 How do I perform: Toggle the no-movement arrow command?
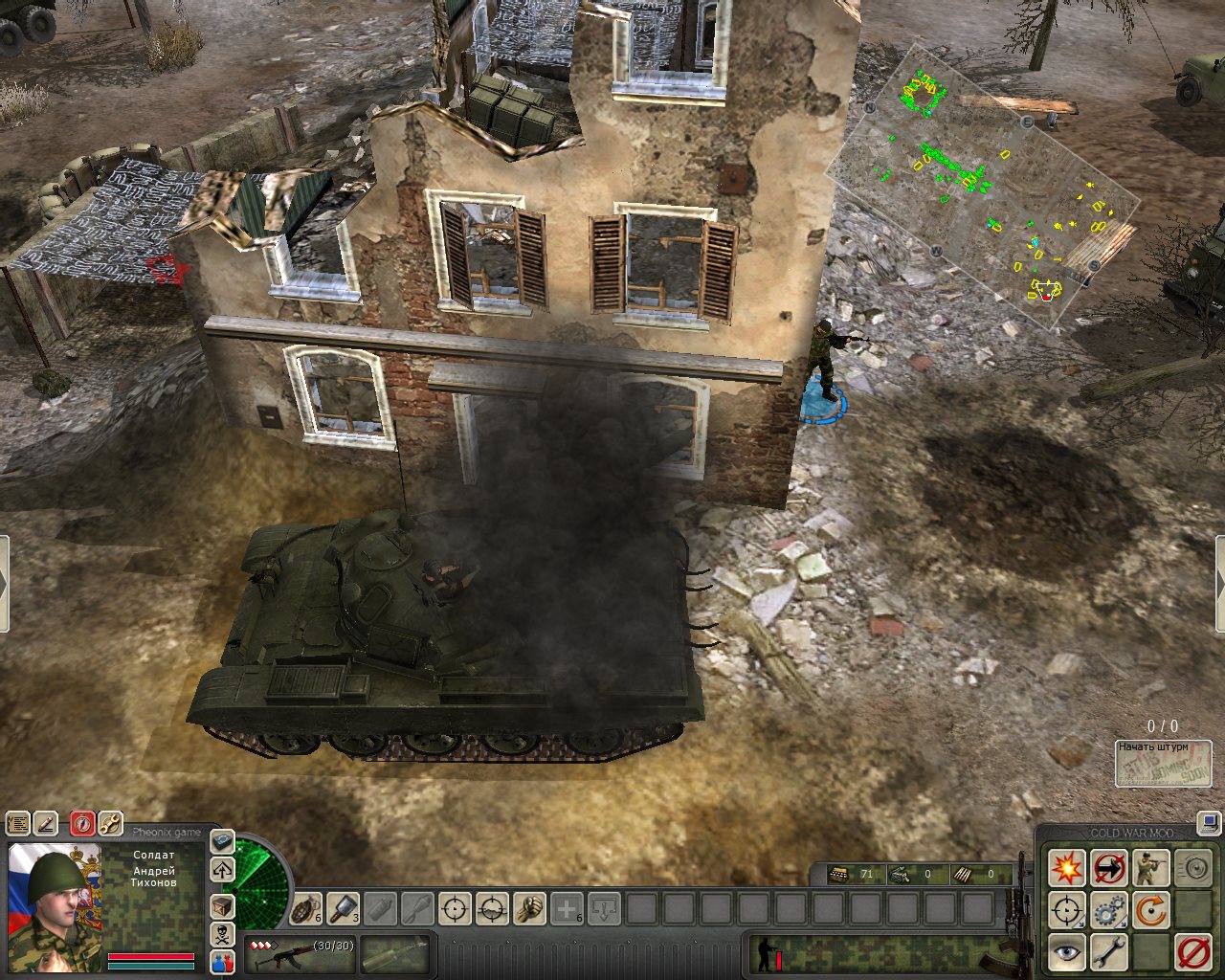click(1108, 869)
